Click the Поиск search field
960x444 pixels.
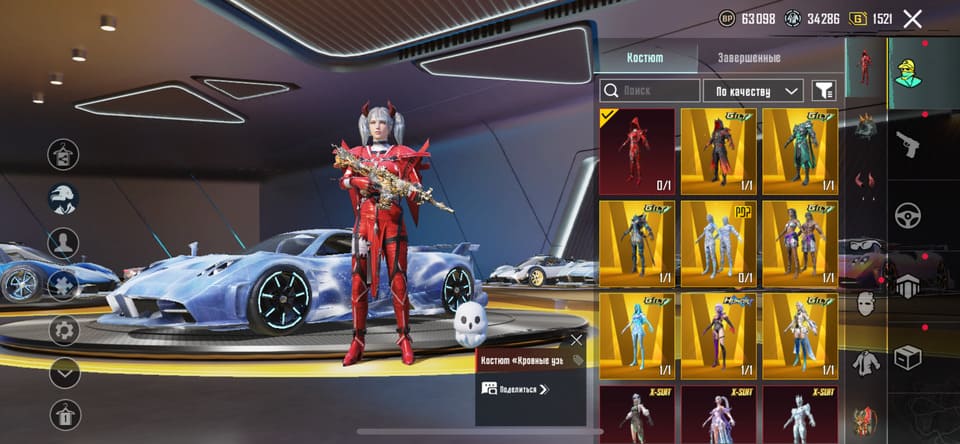tap(650, 91)
